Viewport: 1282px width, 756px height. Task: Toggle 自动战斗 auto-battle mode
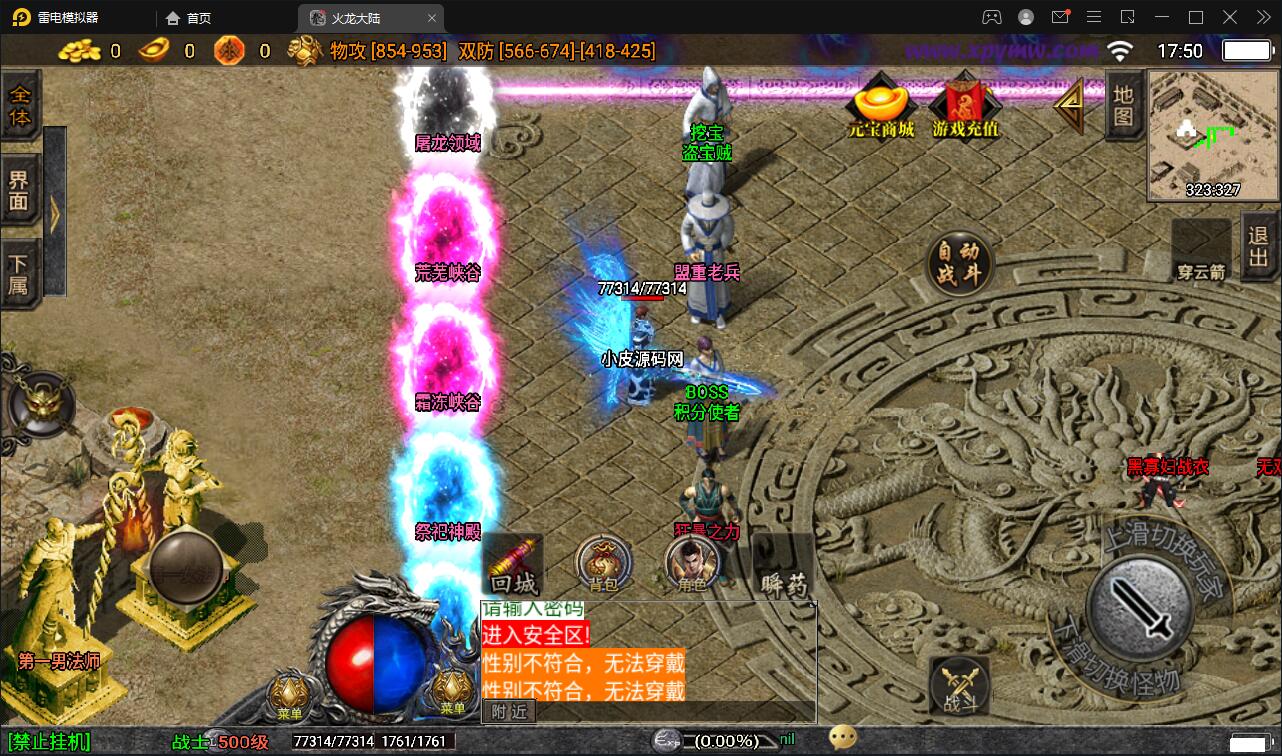tap(957, 262)
